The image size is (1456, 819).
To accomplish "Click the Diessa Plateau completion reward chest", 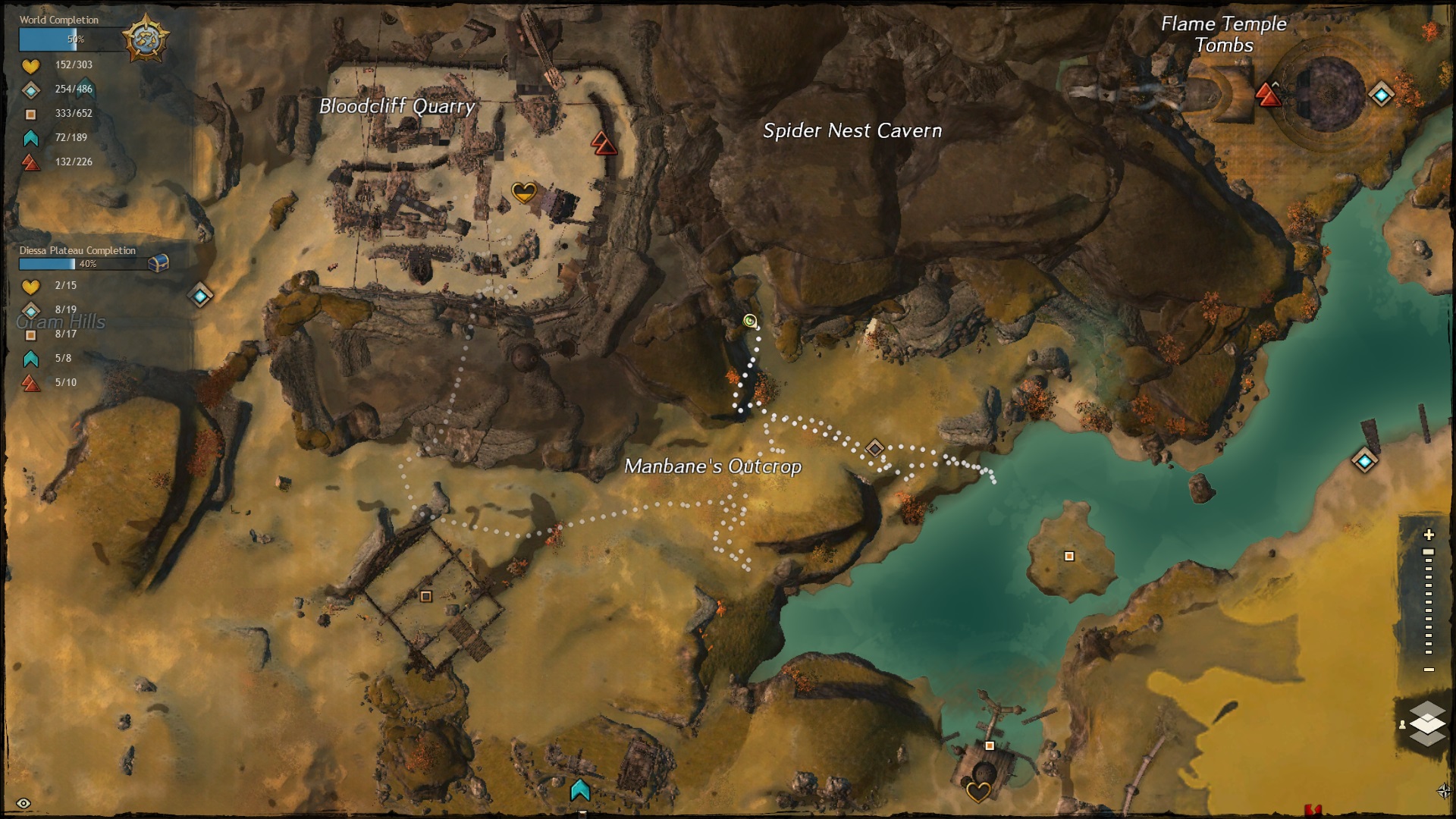I will tap(158, 263).
